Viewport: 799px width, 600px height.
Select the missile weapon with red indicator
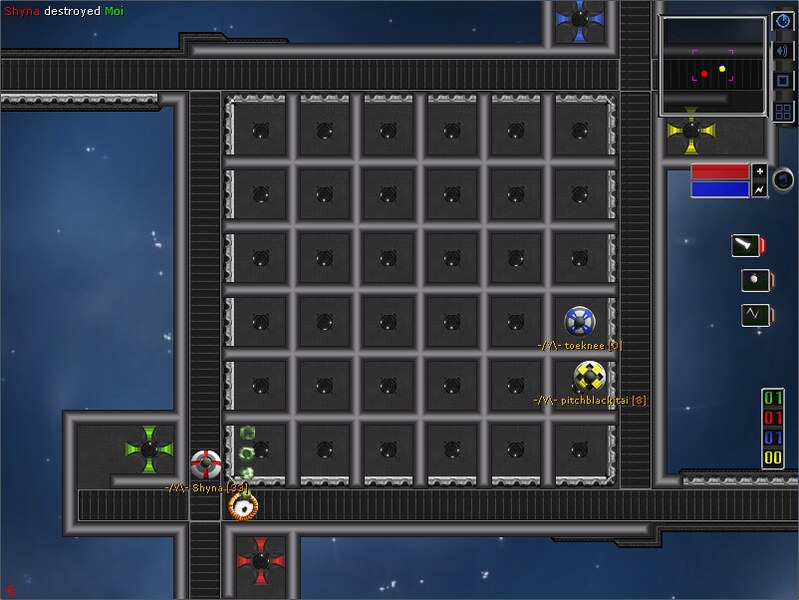point(745,246)
